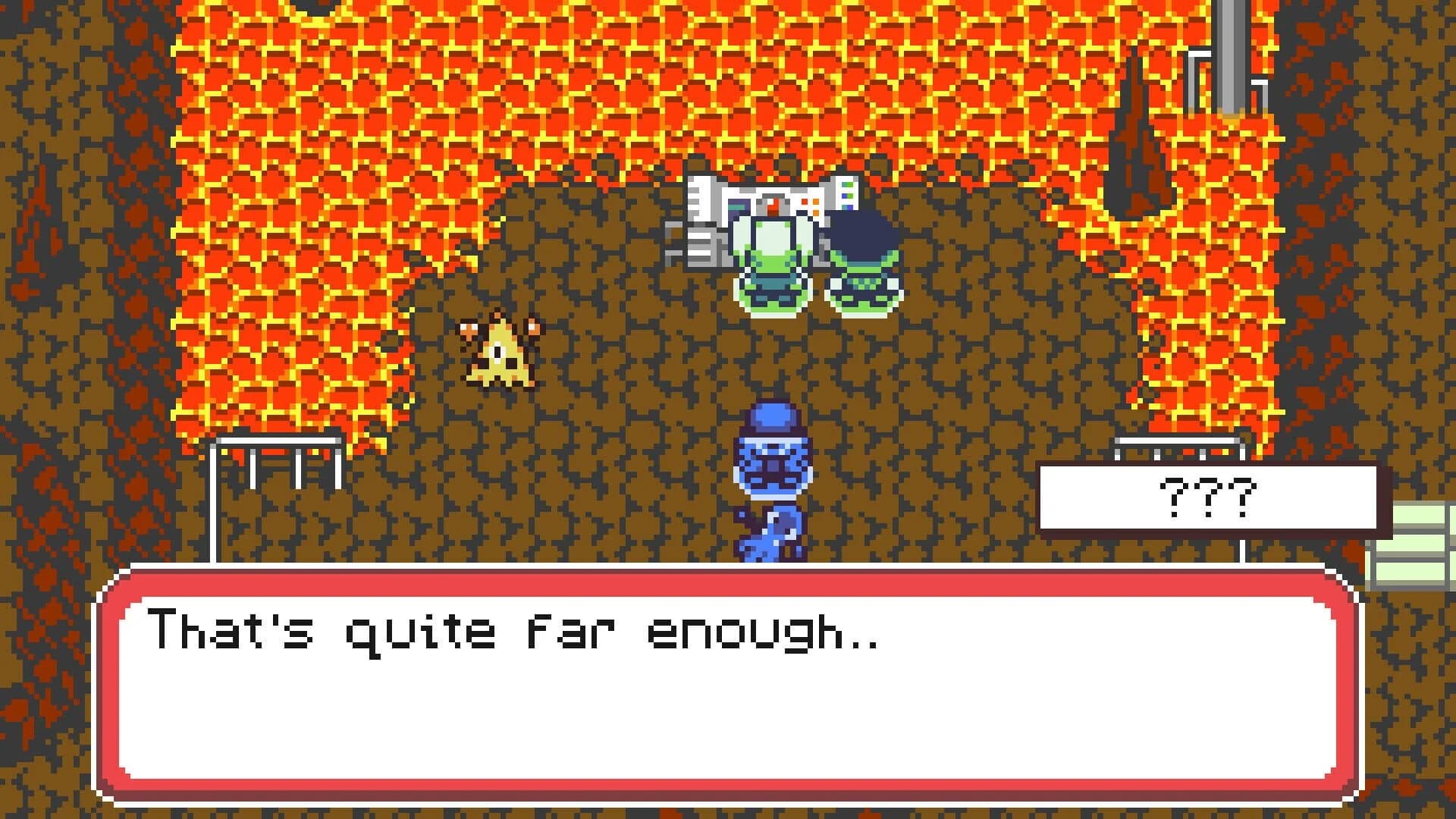Flip the red lever on the lab machine
This screenshot has height=819, width=1456.
773,207
